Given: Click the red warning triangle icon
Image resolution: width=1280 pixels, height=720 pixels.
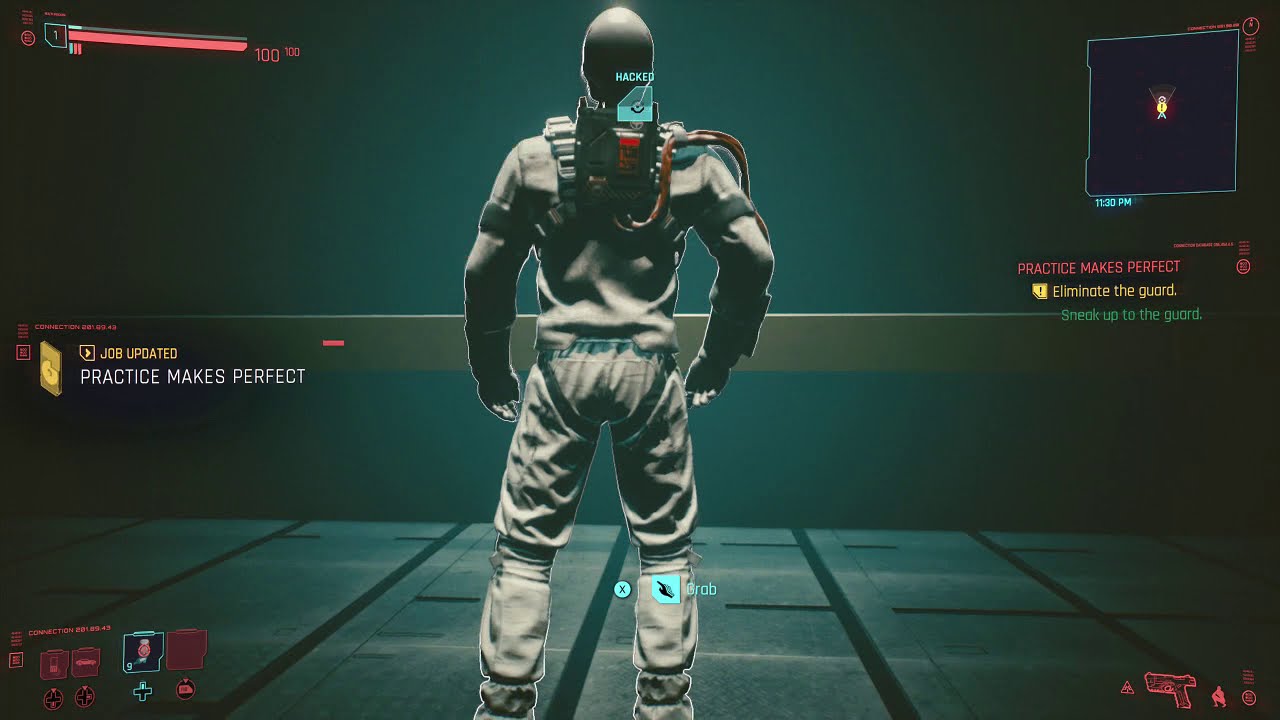Looking at the screenshot, I should (x=1127, y=688).
